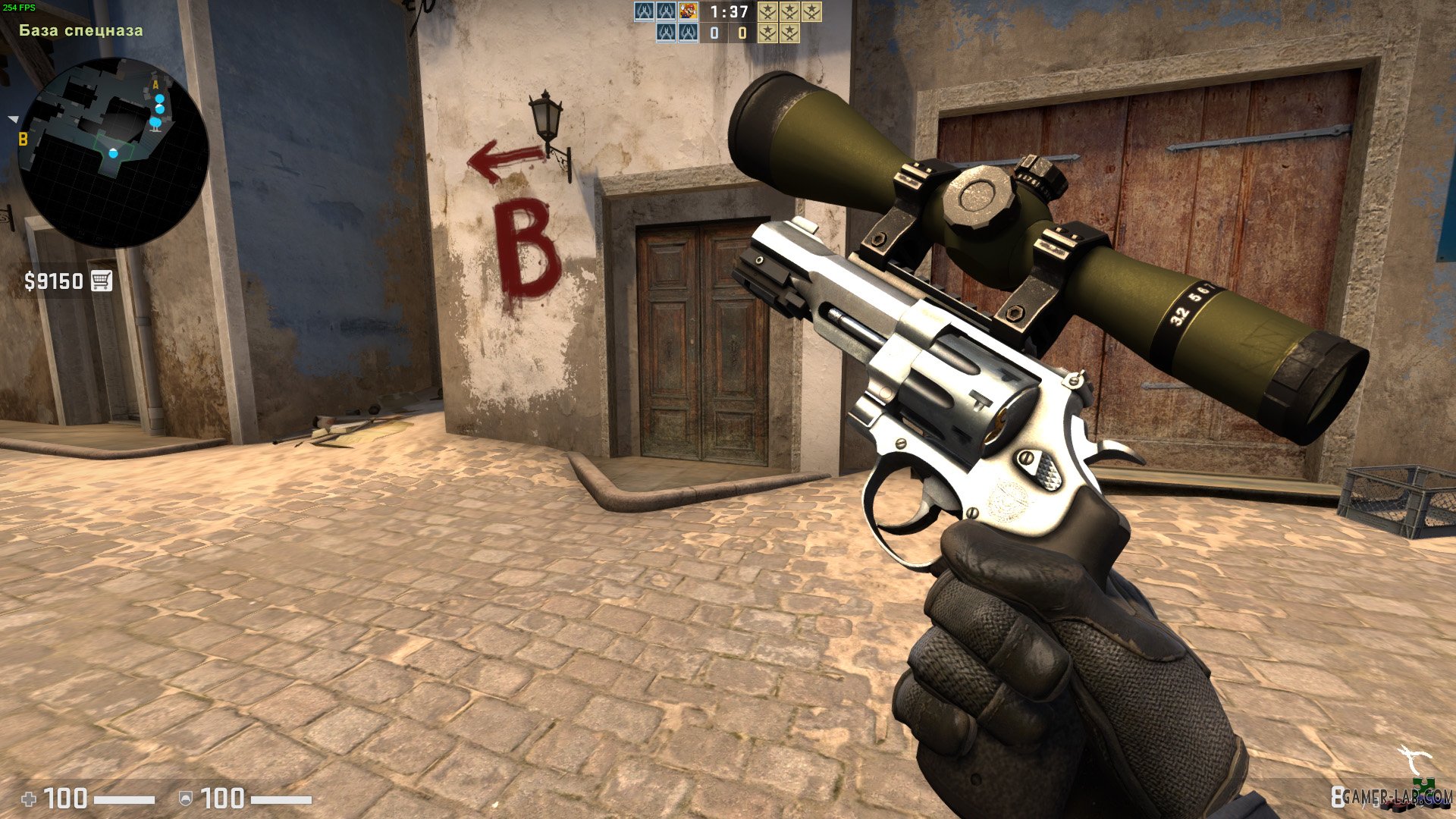Select the Mario player avatar in the scoreboard
The height and width of the screenshot is (819, 1456).
[x=687, y=12]
